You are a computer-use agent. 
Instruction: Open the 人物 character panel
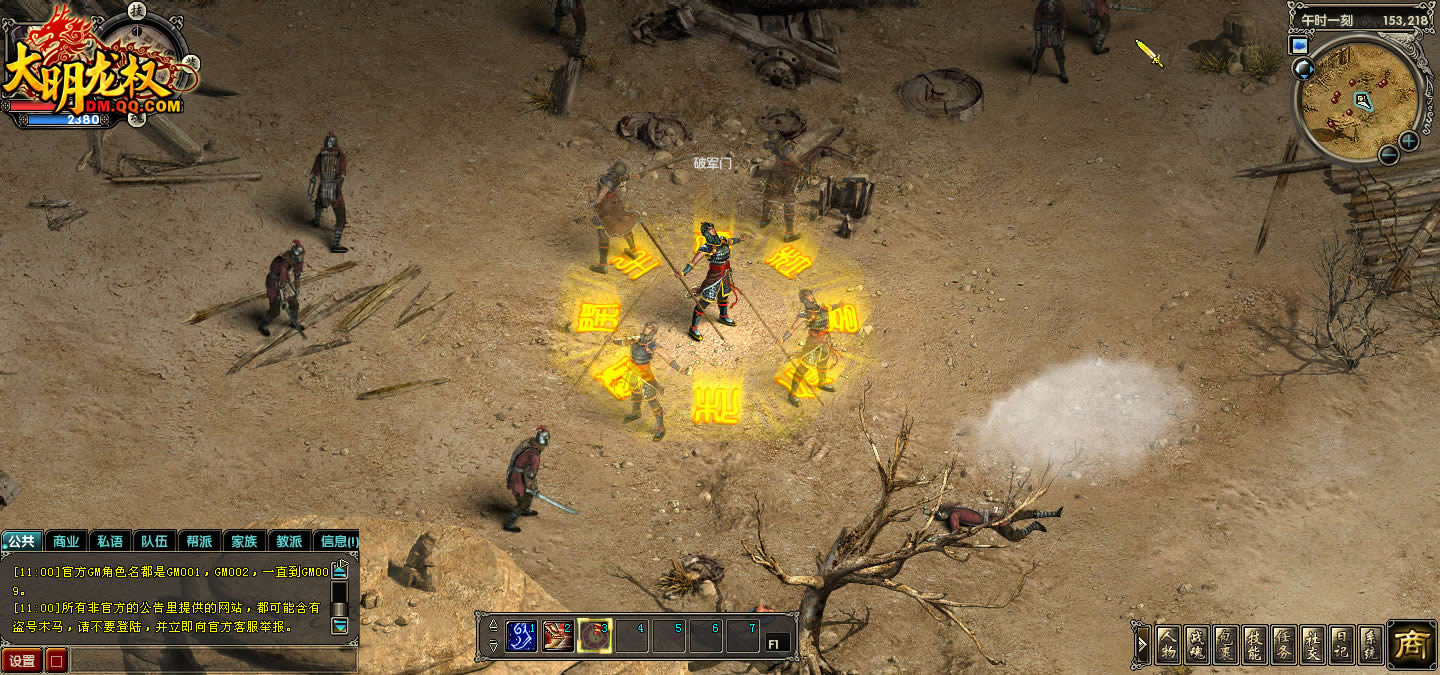(x=1168, y=644)
